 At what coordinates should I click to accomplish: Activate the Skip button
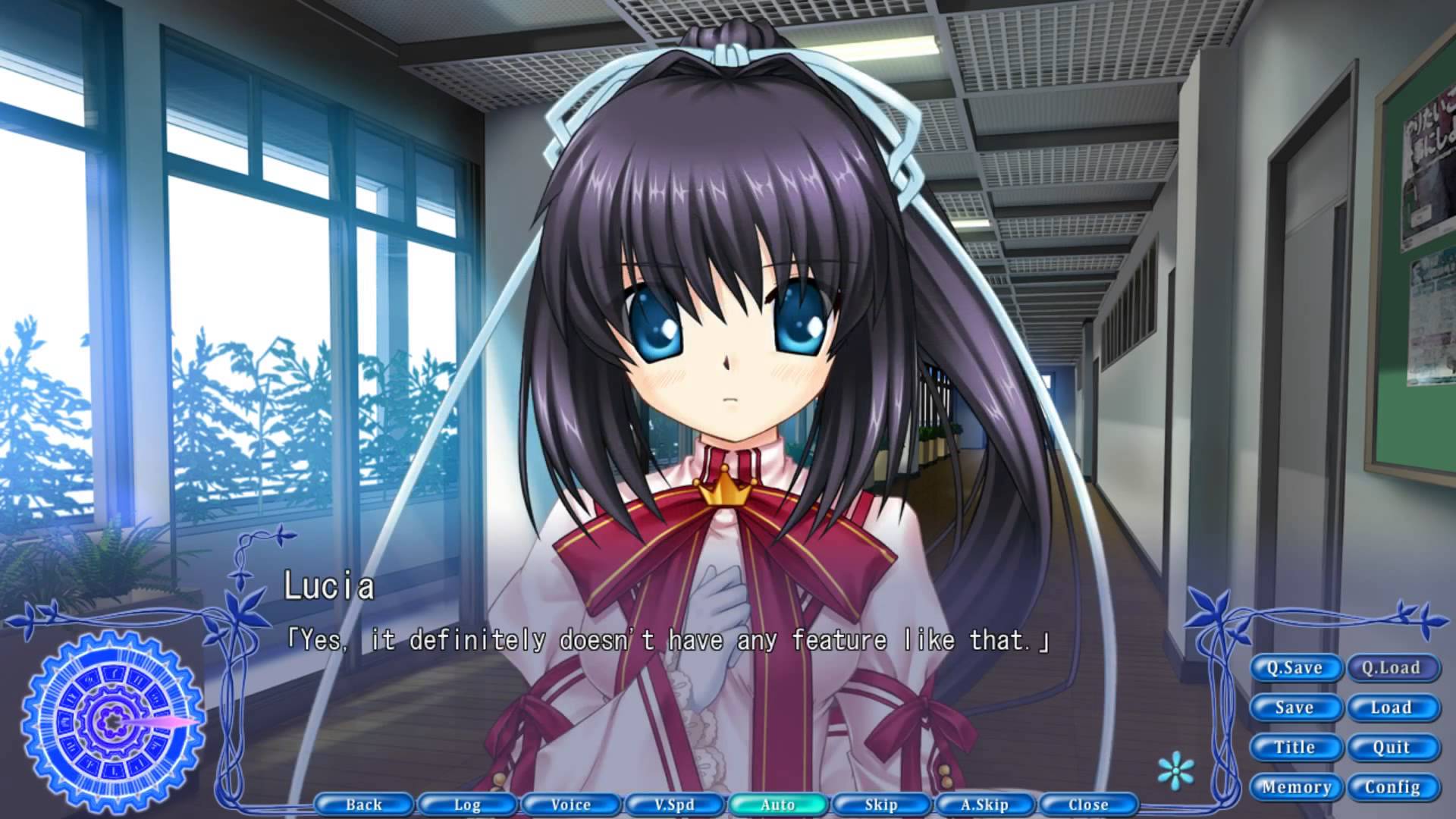pyautogui.click(x=881, y=805)
